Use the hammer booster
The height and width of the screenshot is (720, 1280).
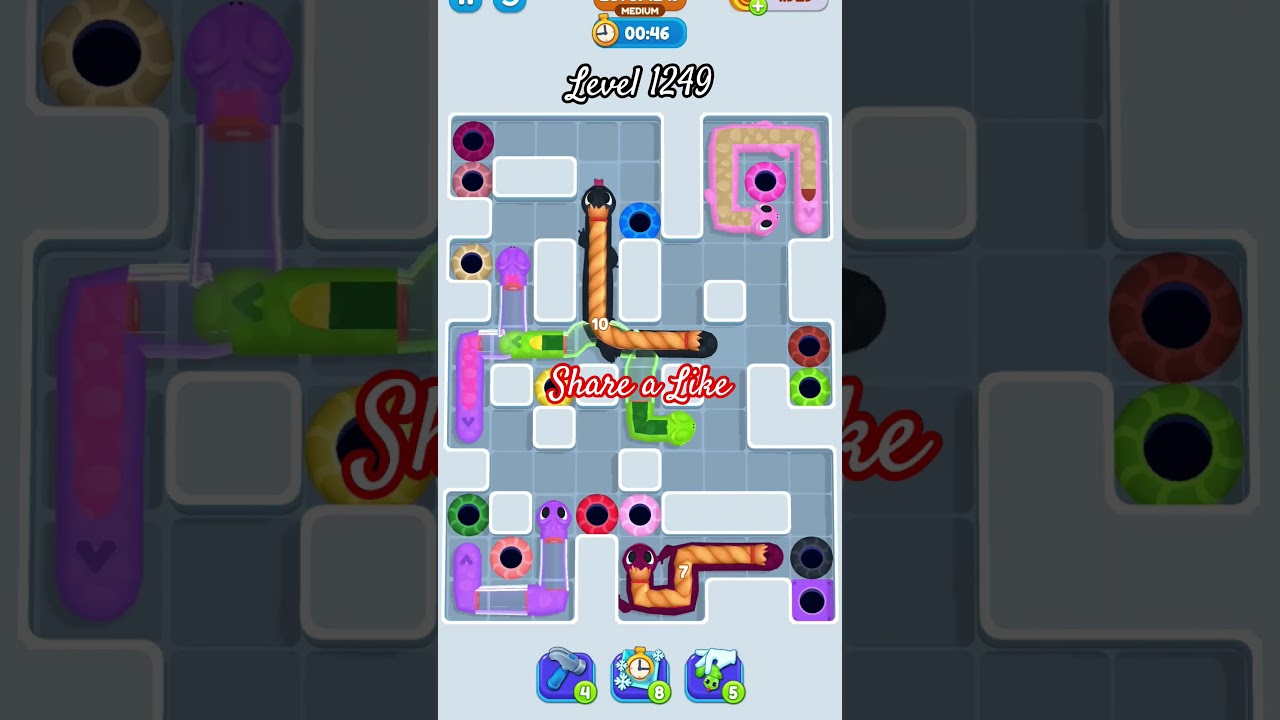tap(567, 672)
